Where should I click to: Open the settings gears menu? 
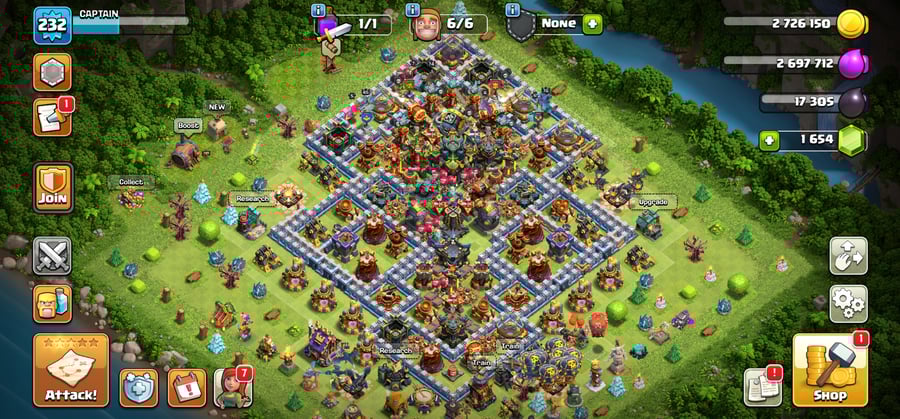[x=848, y=300]
